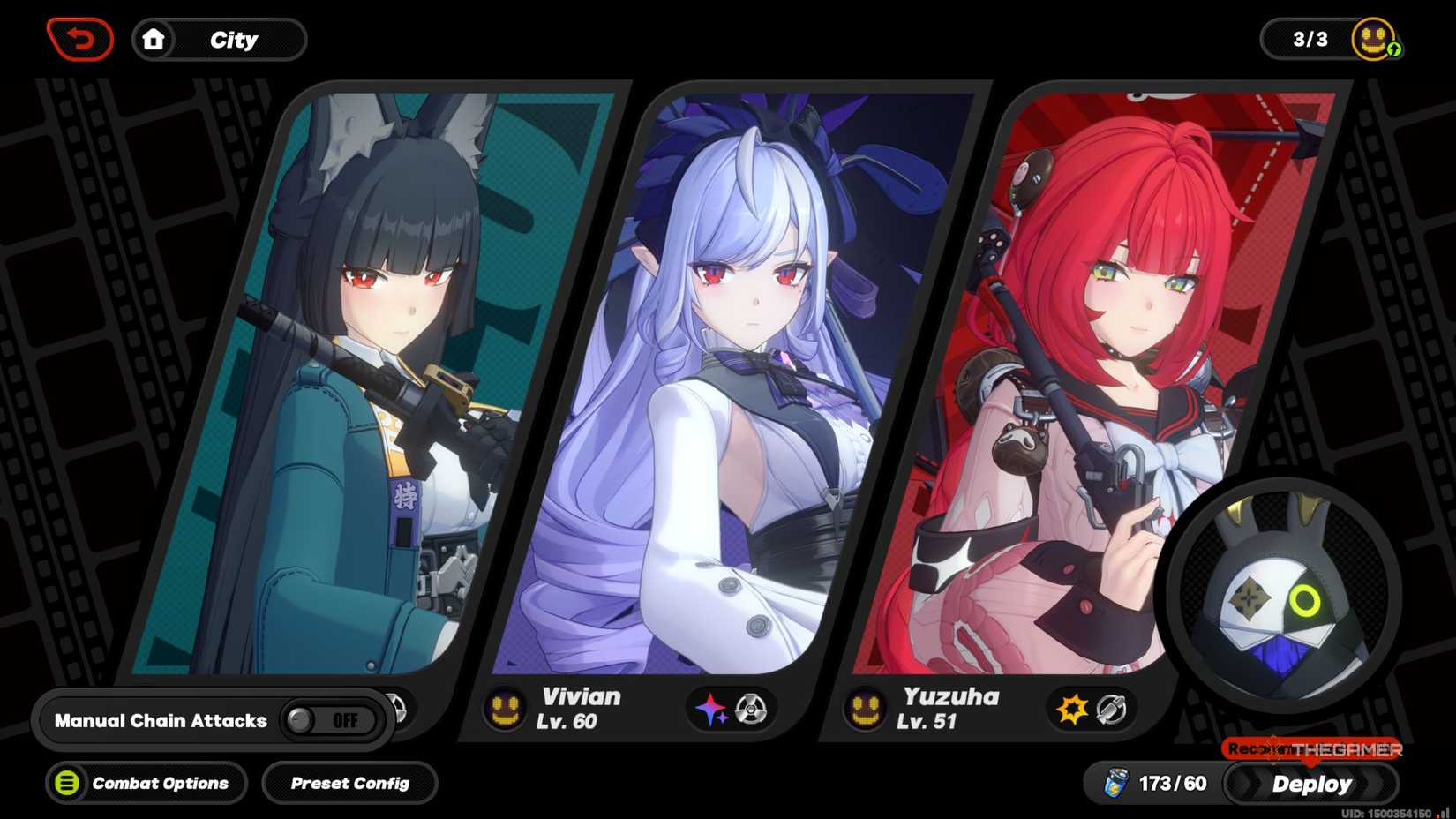Open Preset Config

coord(349,783)
